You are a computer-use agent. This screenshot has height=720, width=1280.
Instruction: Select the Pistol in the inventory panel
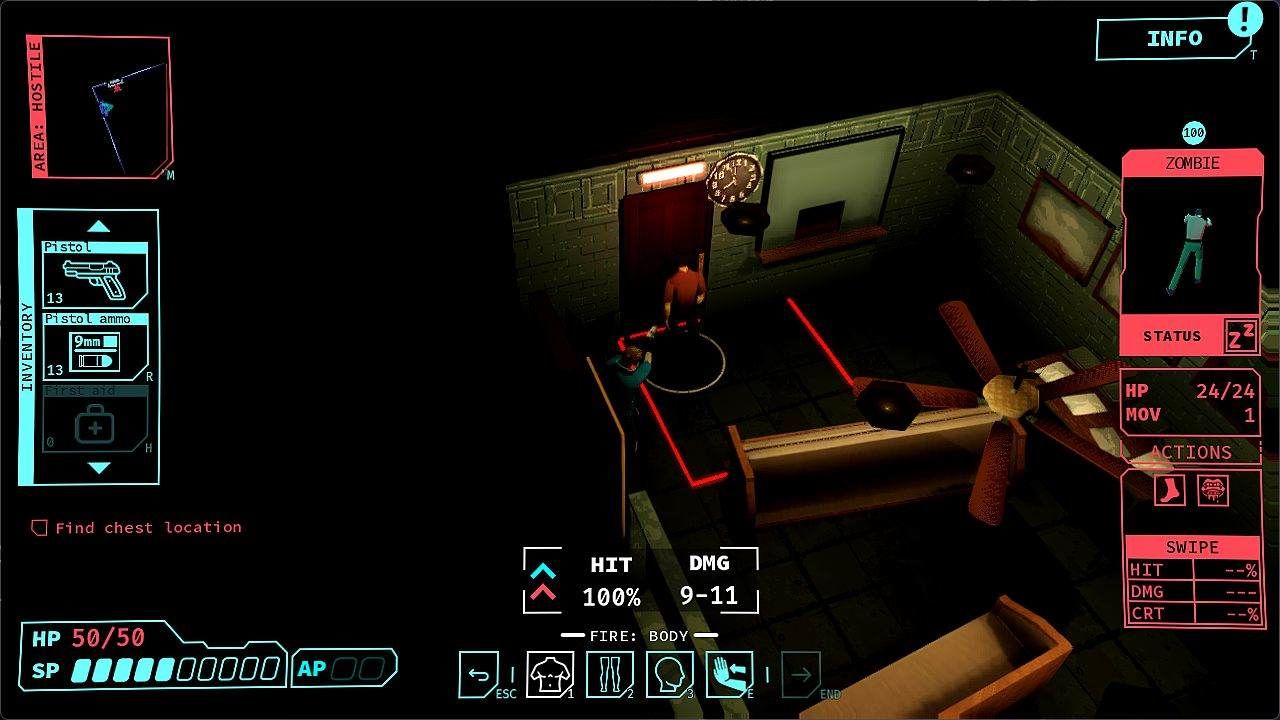click(95, 275)
